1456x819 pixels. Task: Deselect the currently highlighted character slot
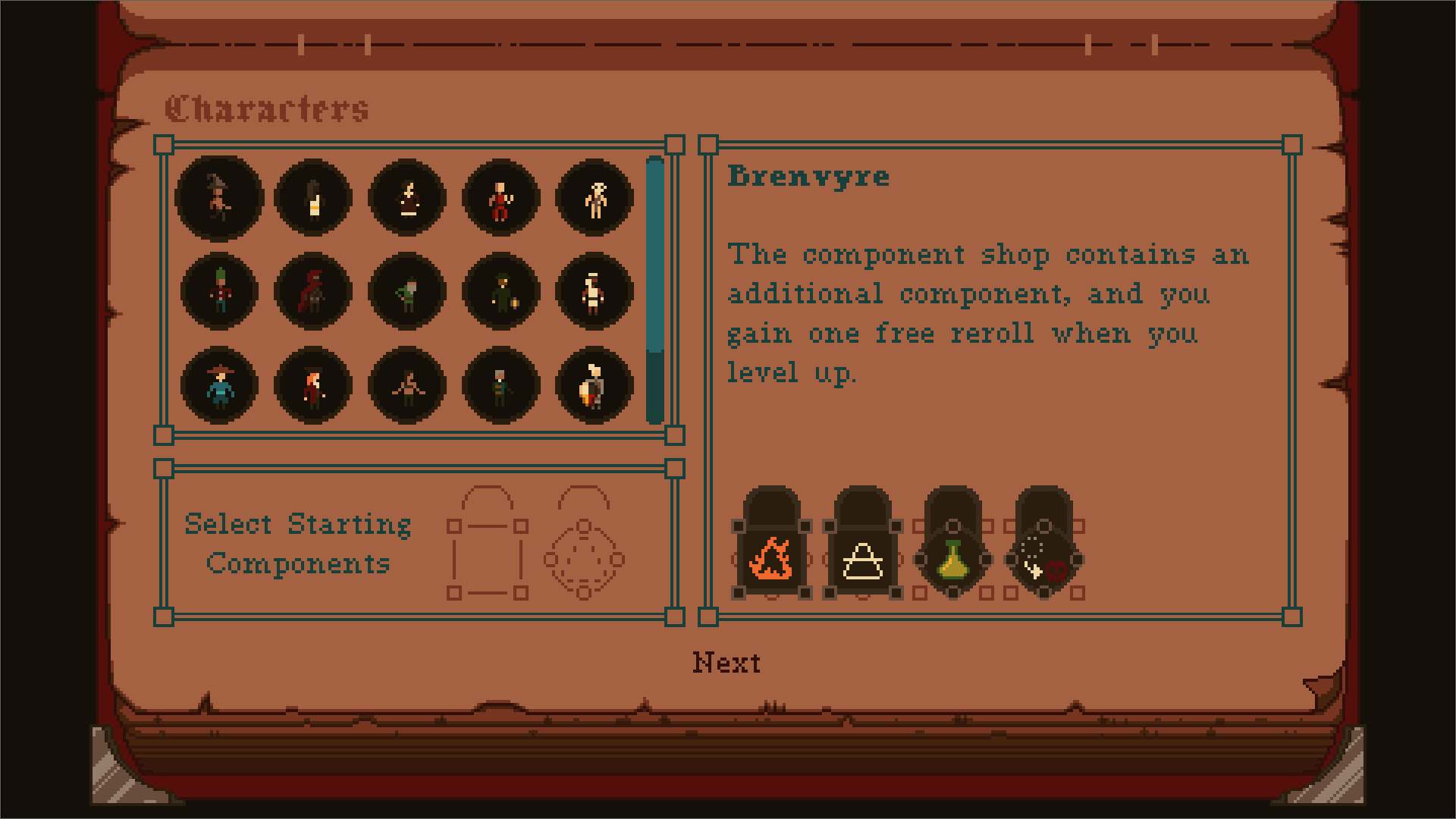pos(218,199)
